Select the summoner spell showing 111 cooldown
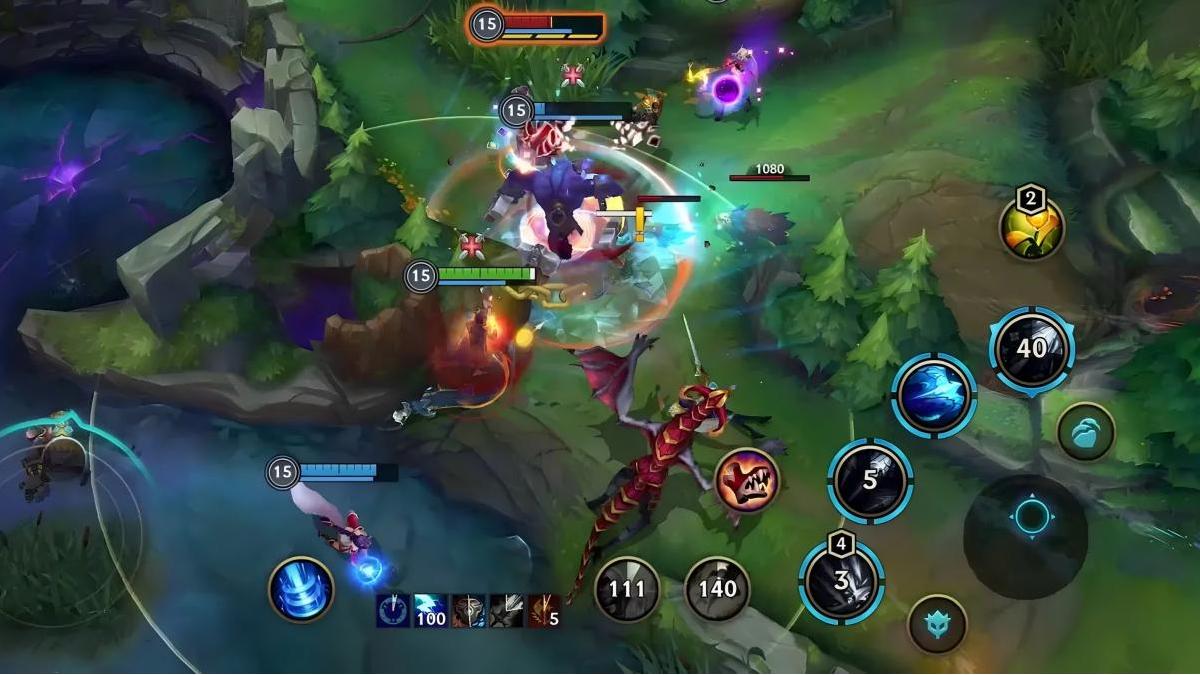The width and height of the screenshot is (1200, 675). click(627, 589)
